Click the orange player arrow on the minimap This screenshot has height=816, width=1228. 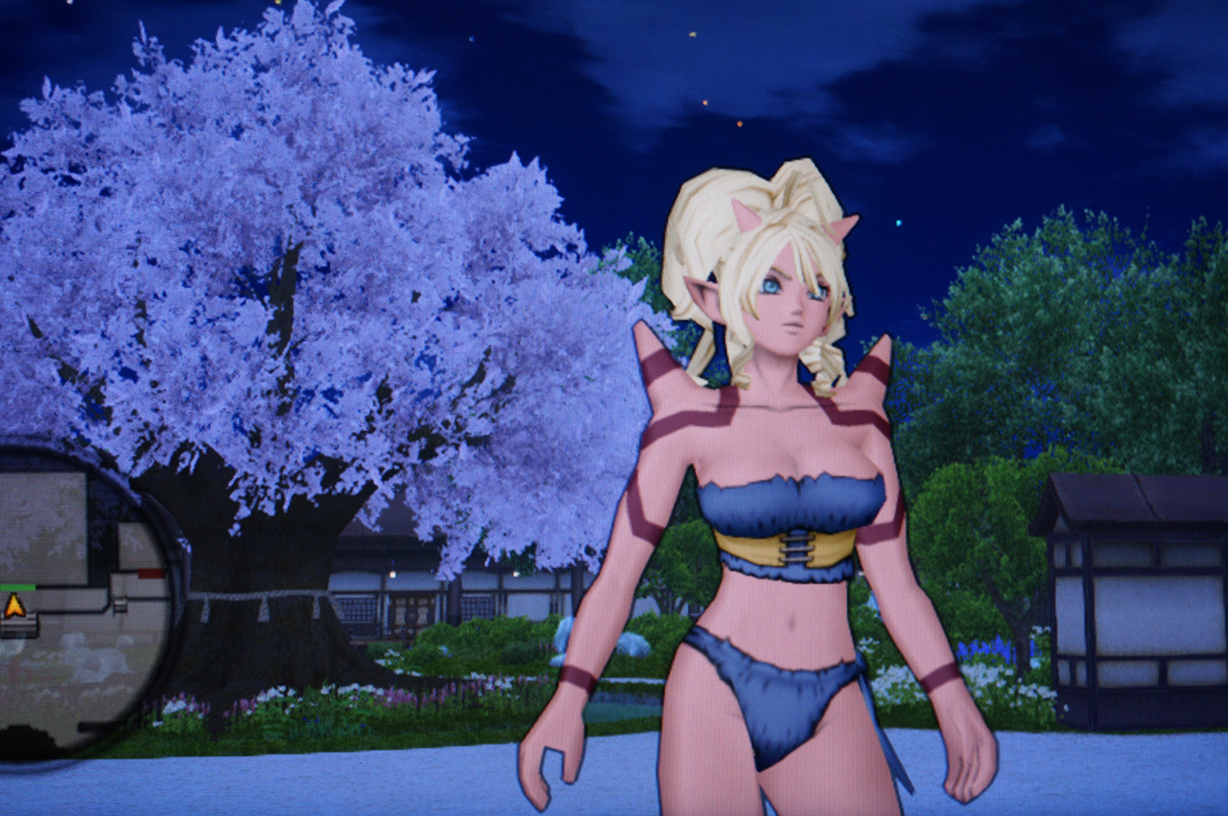pyautogui.click(x=15, y=605)
